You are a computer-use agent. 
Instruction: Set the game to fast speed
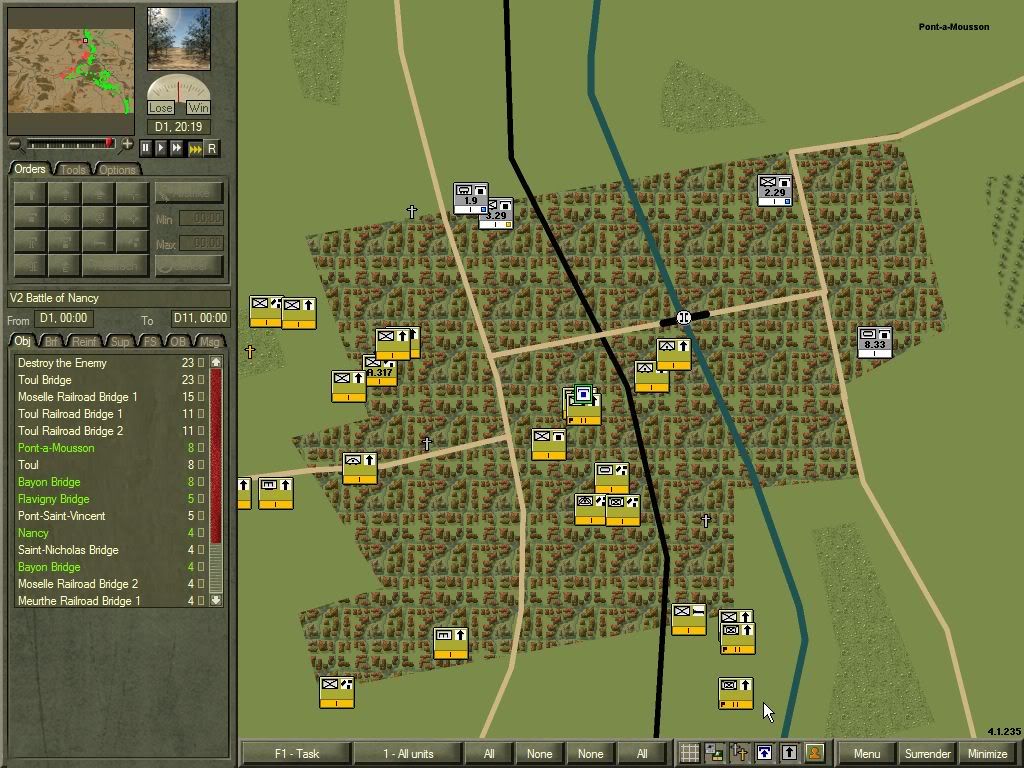(x=178, y=148)
